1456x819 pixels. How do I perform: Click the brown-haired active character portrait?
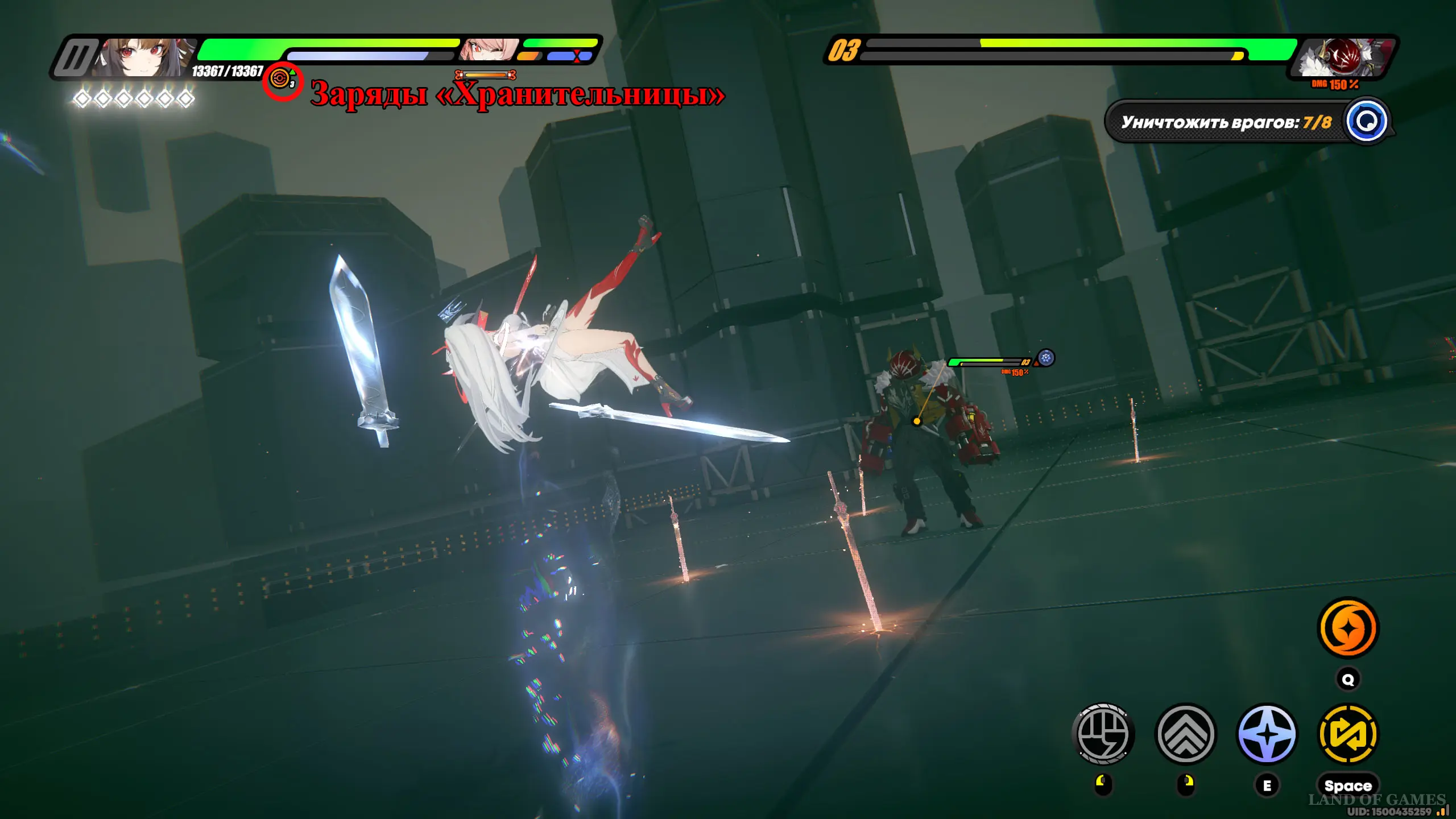tap(143, 57)
